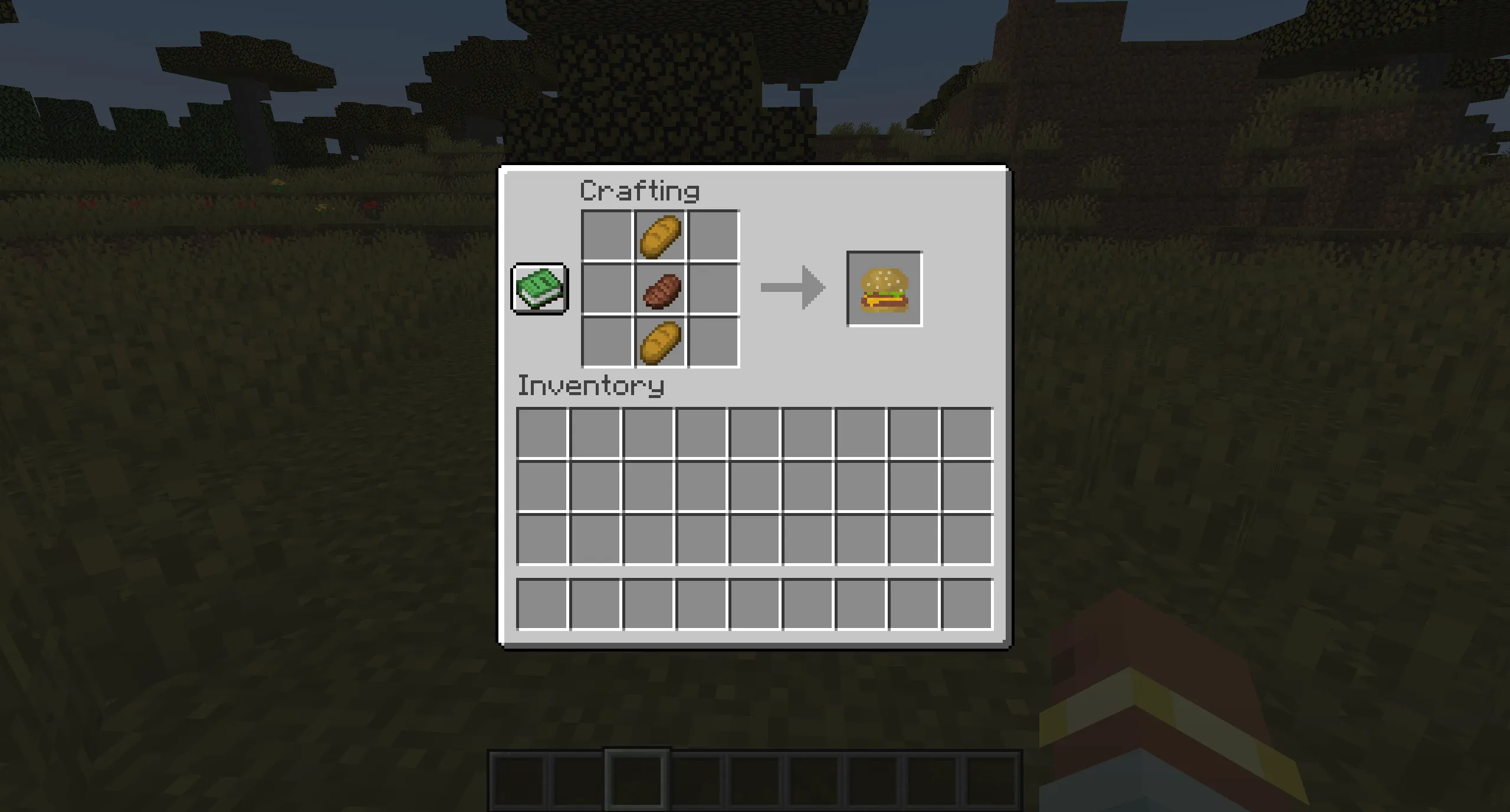Viewport: 1510px width, 812px height.
Task: Select the empty middle-left crafting slot
Action: tap(606, 289)
